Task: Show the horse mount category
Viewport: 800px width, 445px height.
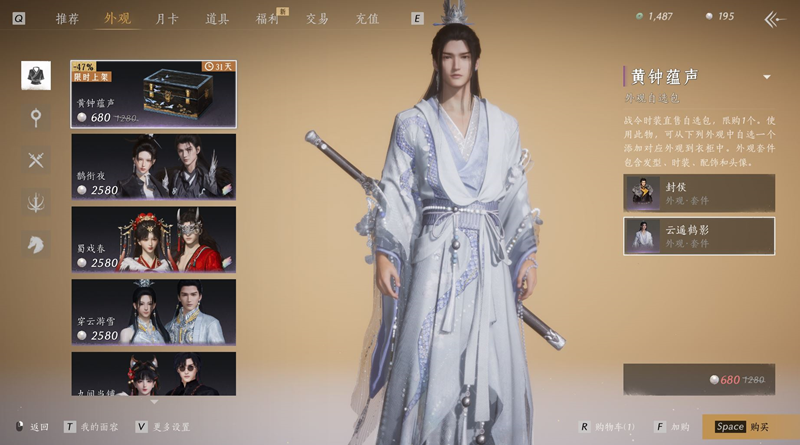Action: coord(36,244)
